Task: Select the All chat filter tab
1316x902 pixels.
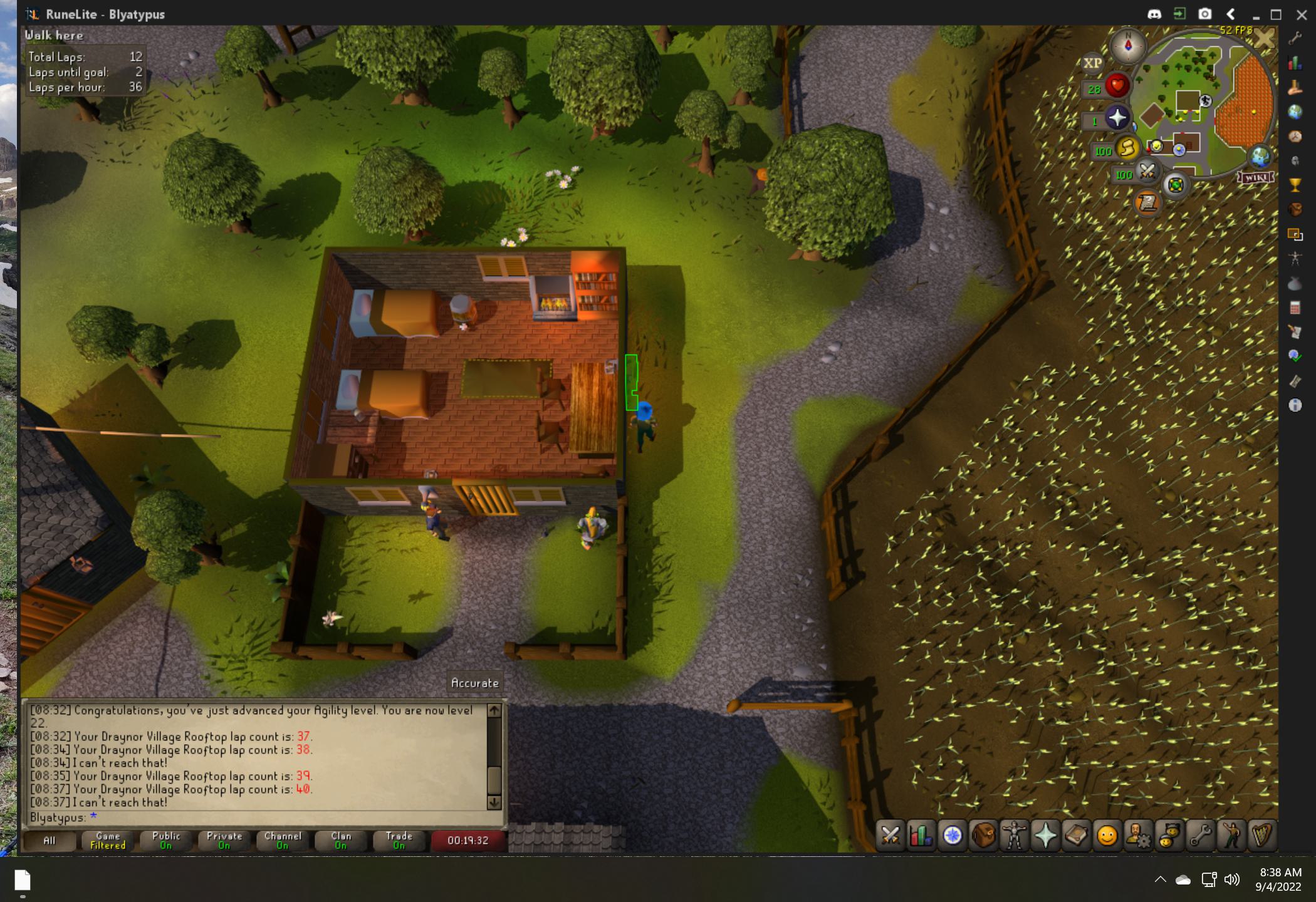Action: 49,841
